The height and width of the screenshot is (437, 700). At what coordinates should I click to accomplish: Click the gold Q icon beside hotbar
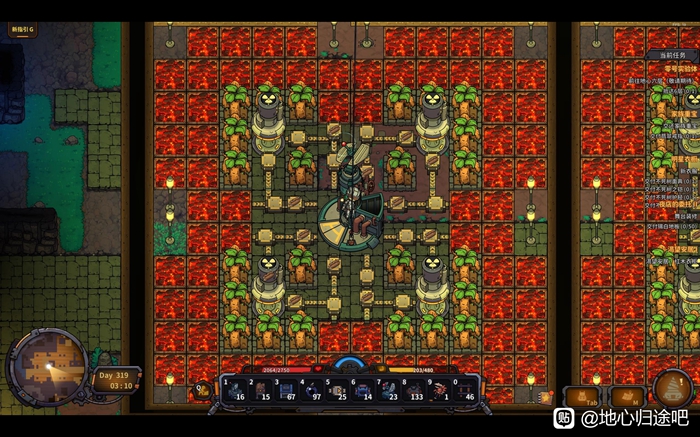coord(201,390)
